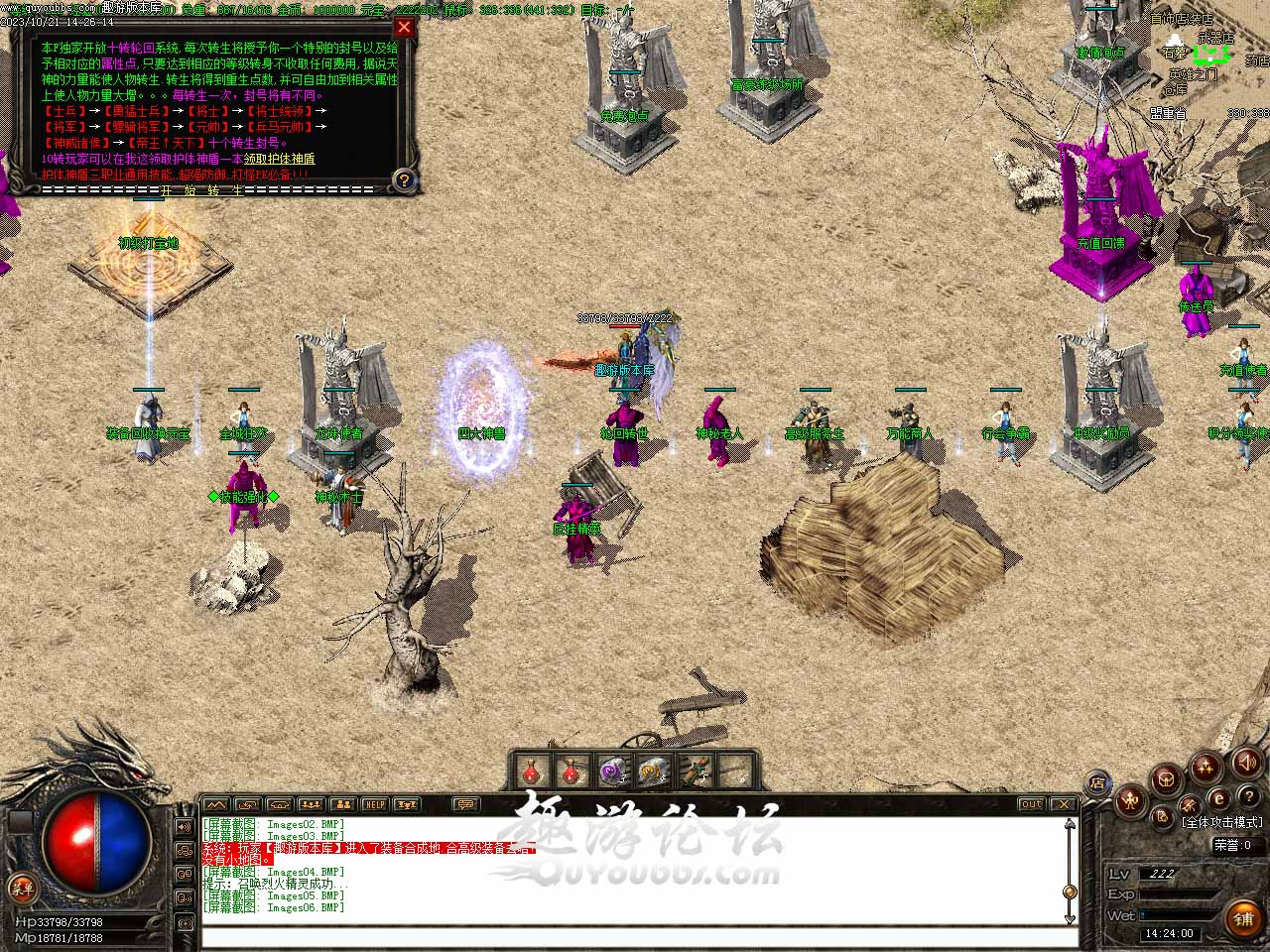Click the 领取护体神盾 link

coord(279,159)
